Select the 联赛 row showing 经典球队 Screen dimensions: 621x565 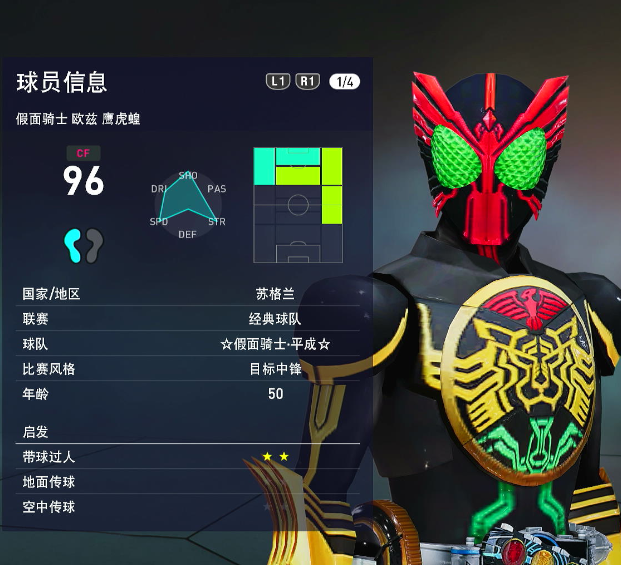coord(189,319)
